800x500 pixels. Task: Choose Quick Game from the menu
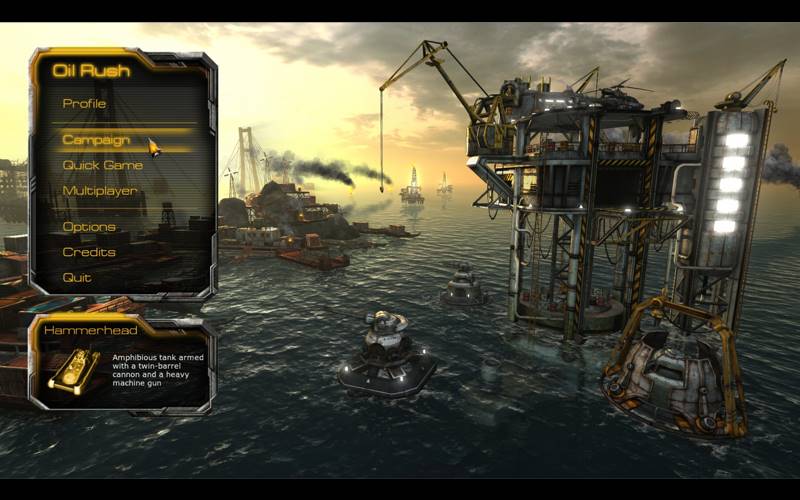102,165
